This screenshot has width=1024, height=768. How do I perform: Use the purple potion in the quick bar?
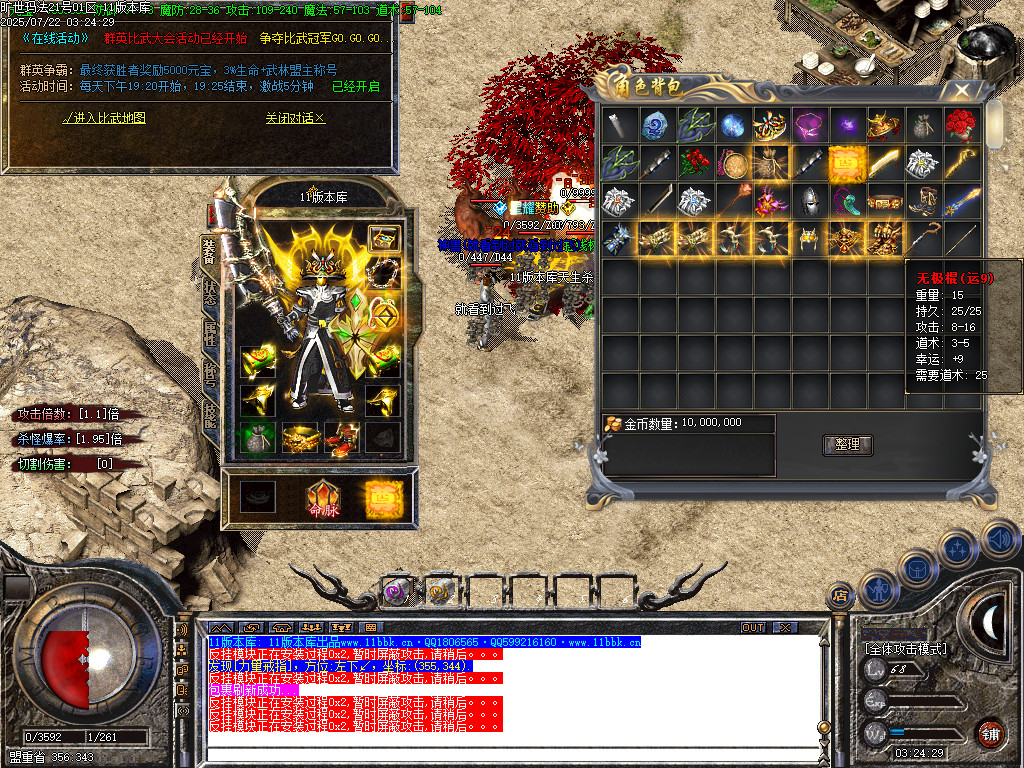click(397, 591)
